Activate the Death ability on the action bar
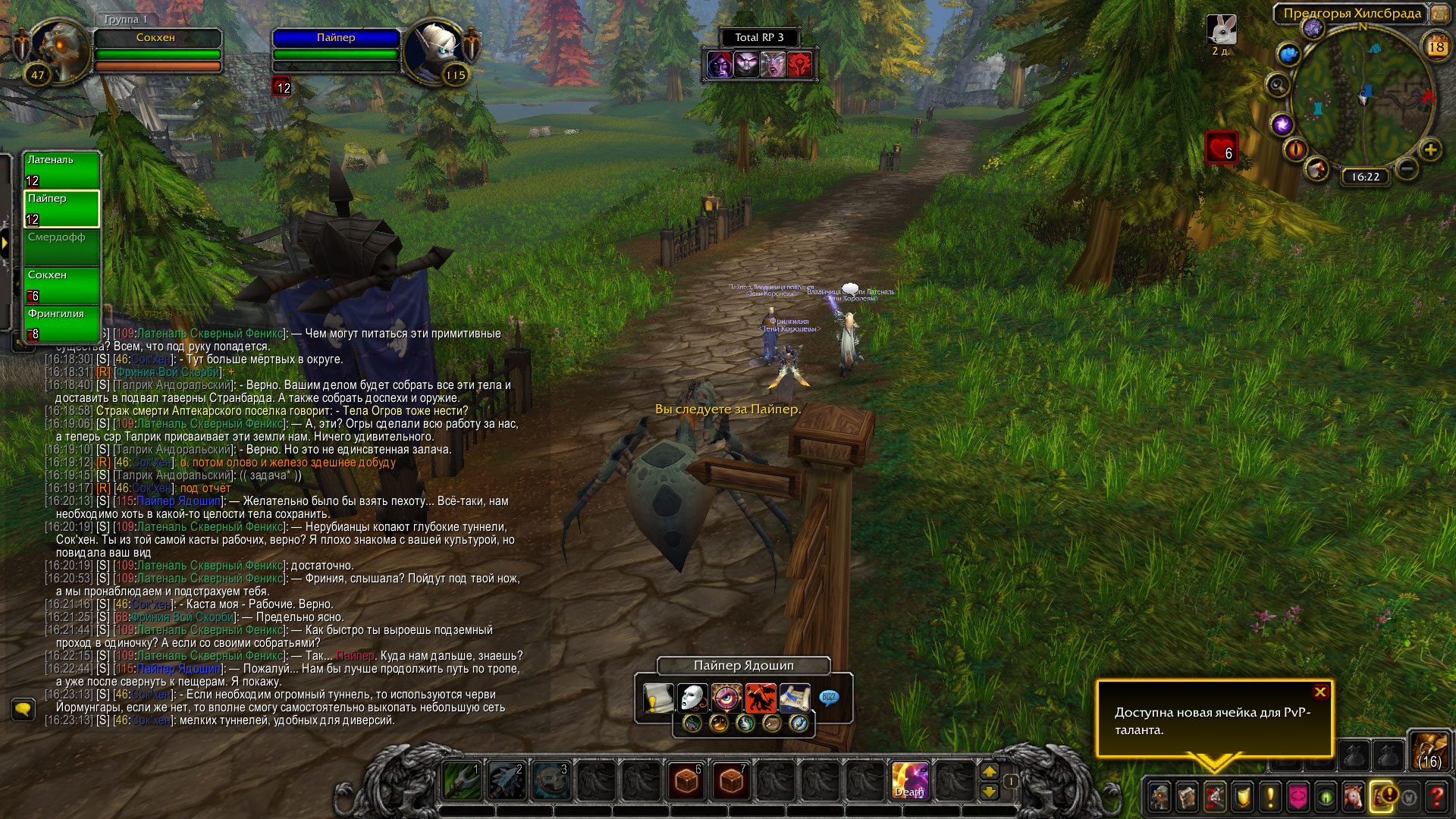Viewport: 1456px width, 819px height. point(910,780)
